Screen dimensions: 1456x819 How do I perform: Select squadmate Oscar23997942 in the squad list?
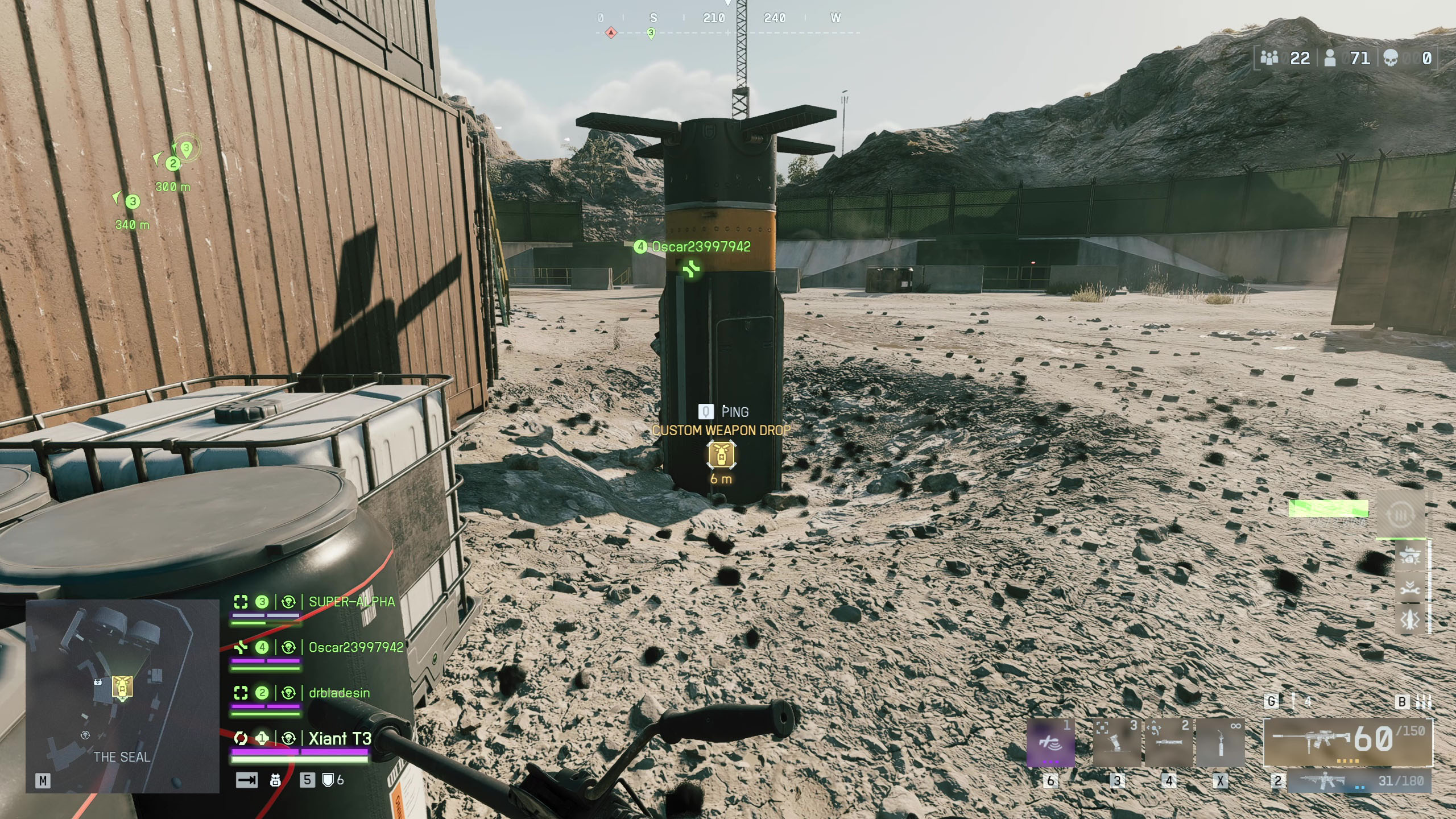click(355, 647)
